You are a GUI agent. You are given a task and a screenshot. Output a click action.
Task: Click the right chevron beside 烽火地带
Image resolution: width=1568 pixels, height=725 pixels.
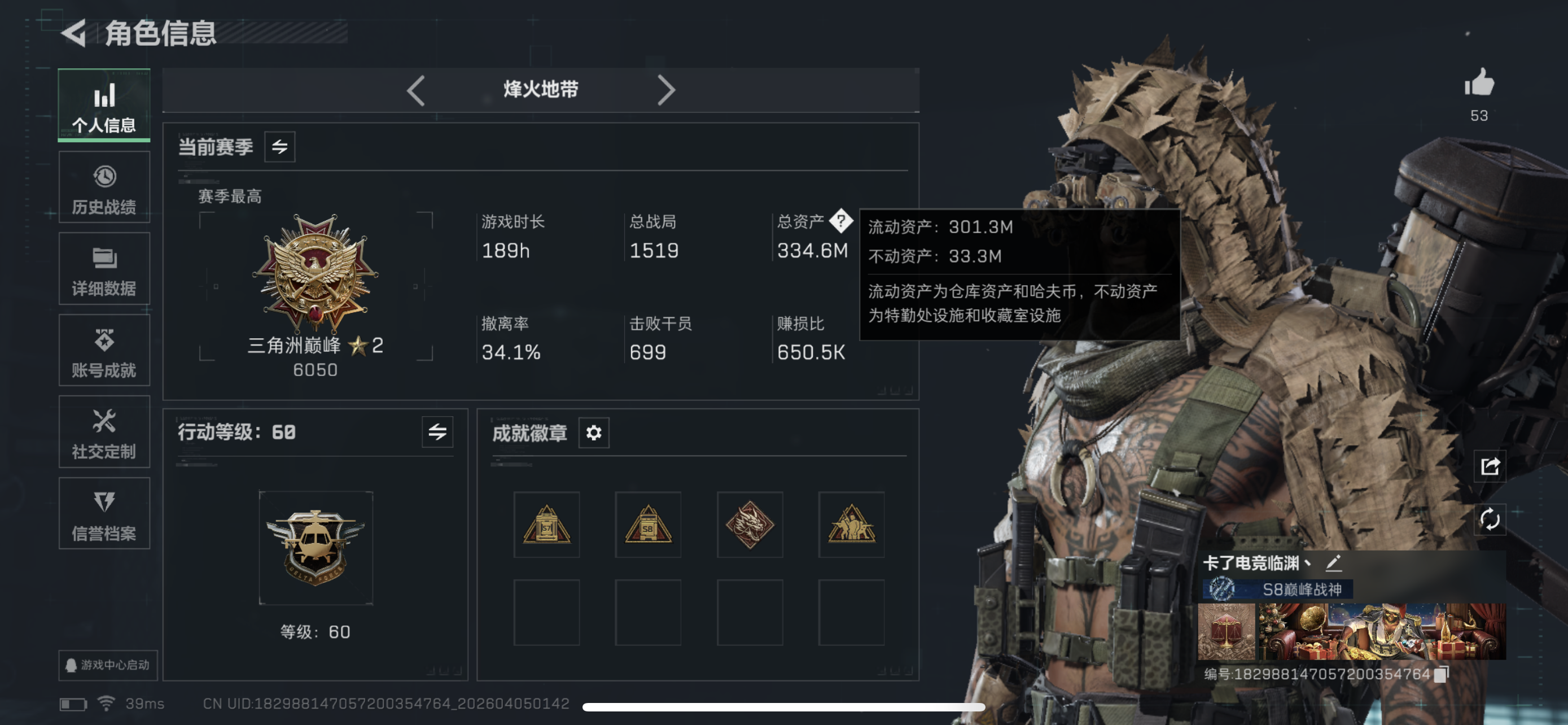coord(667,89)
